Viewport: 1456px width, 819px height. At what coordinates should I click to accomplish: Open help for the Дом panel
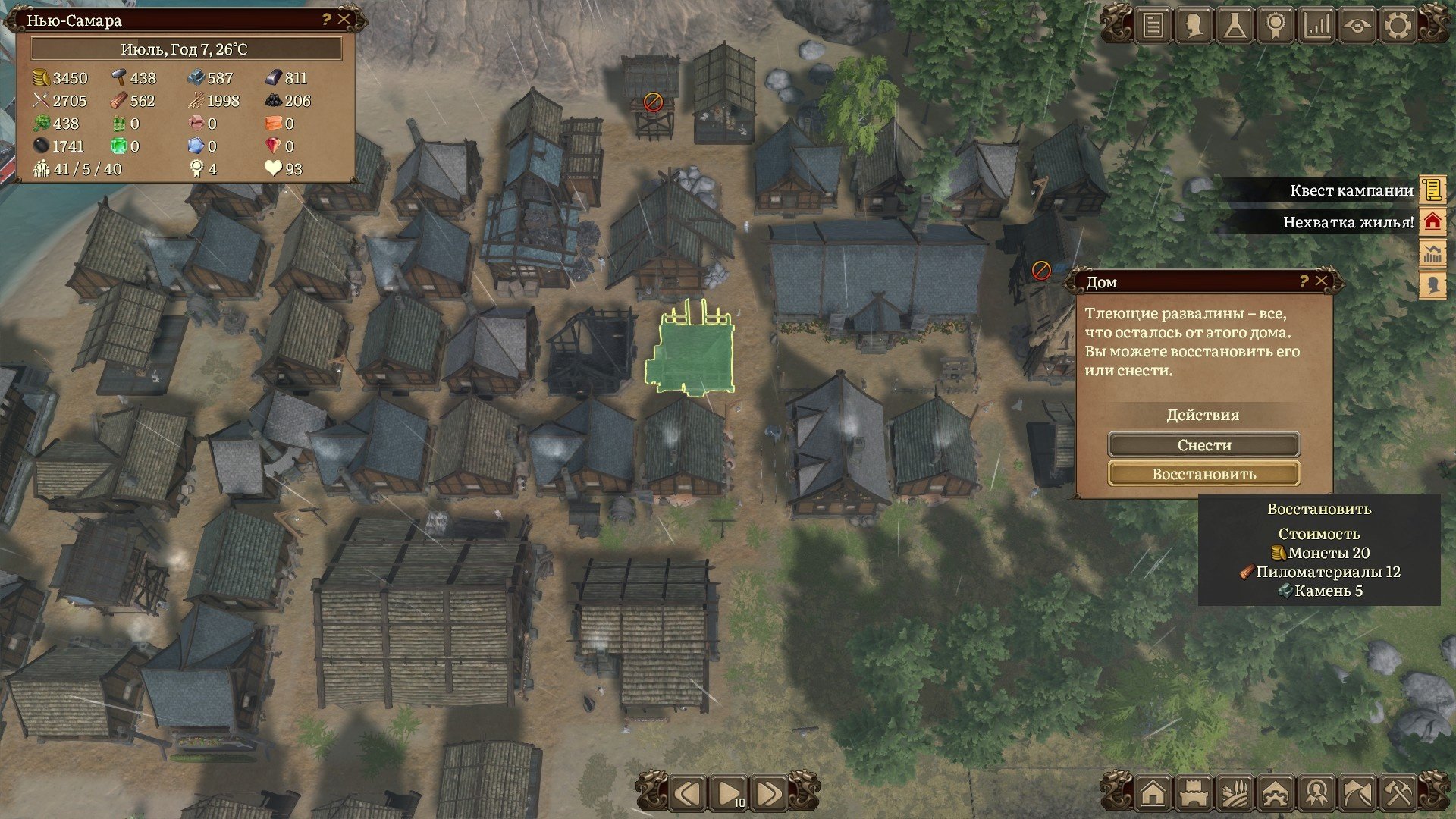click(x=1304, y=281)
